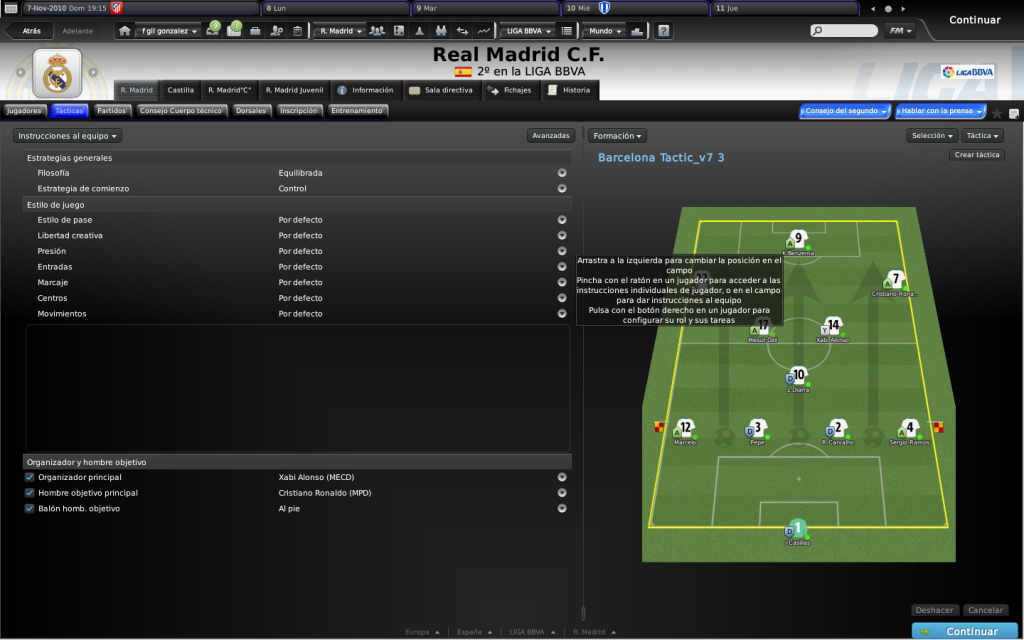Image resolution: width=1024 pixels, height=640 pixels.
Task: Open the Dorsales tab
Action: coord(251,111)
